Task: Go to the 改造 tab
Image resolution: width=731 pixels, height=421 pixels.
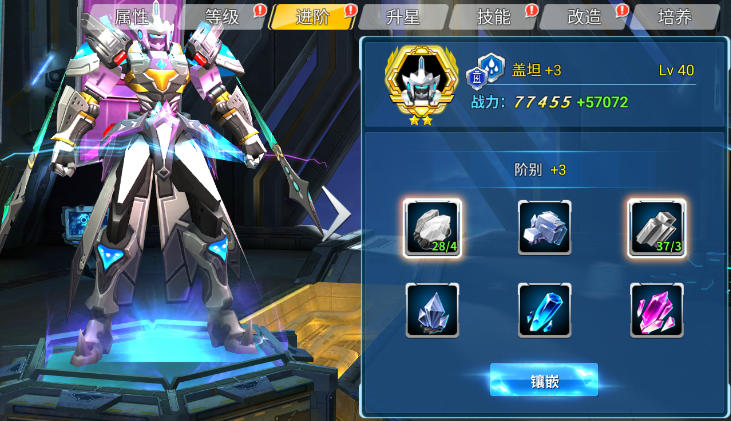Action: 583,16
